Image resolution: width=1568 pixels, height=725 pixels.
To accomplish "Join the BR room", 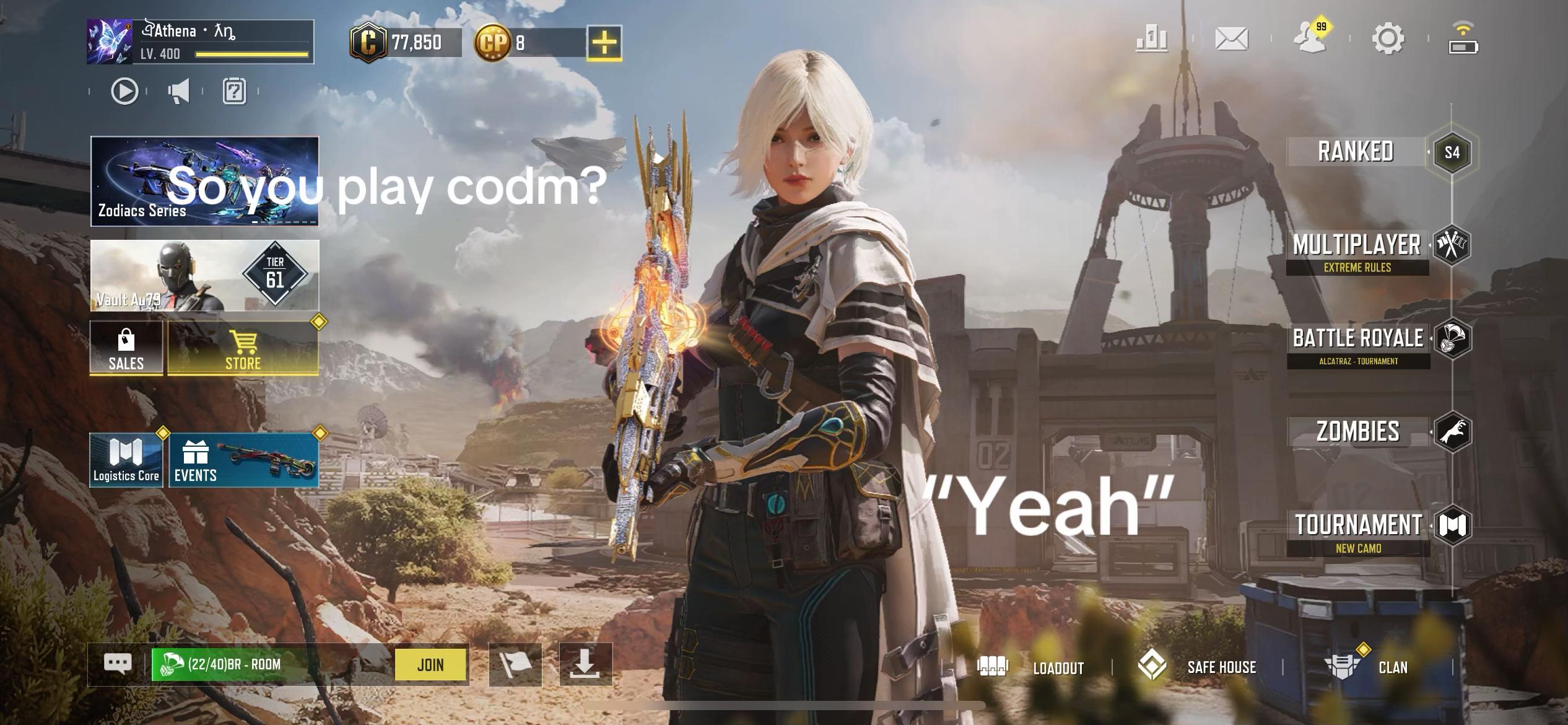I will [430, 665].
